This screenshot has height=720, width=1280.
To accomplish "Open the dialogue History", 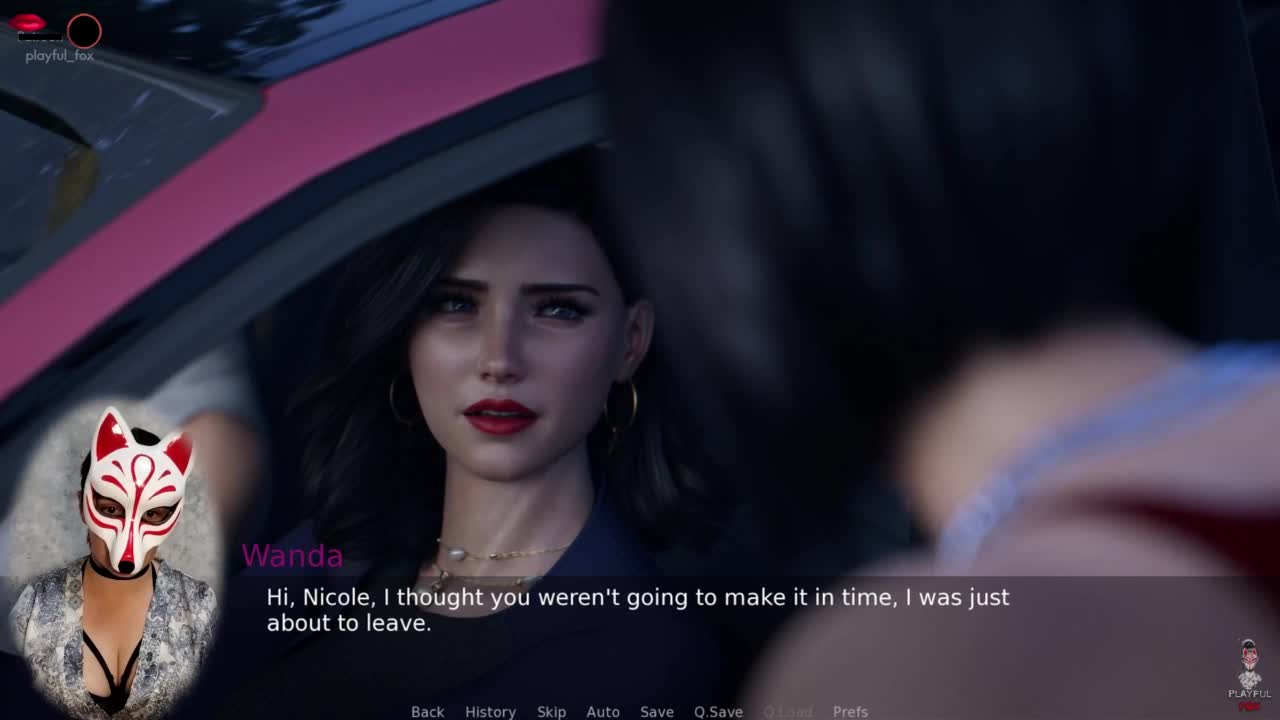I will [x=490, y=711].
